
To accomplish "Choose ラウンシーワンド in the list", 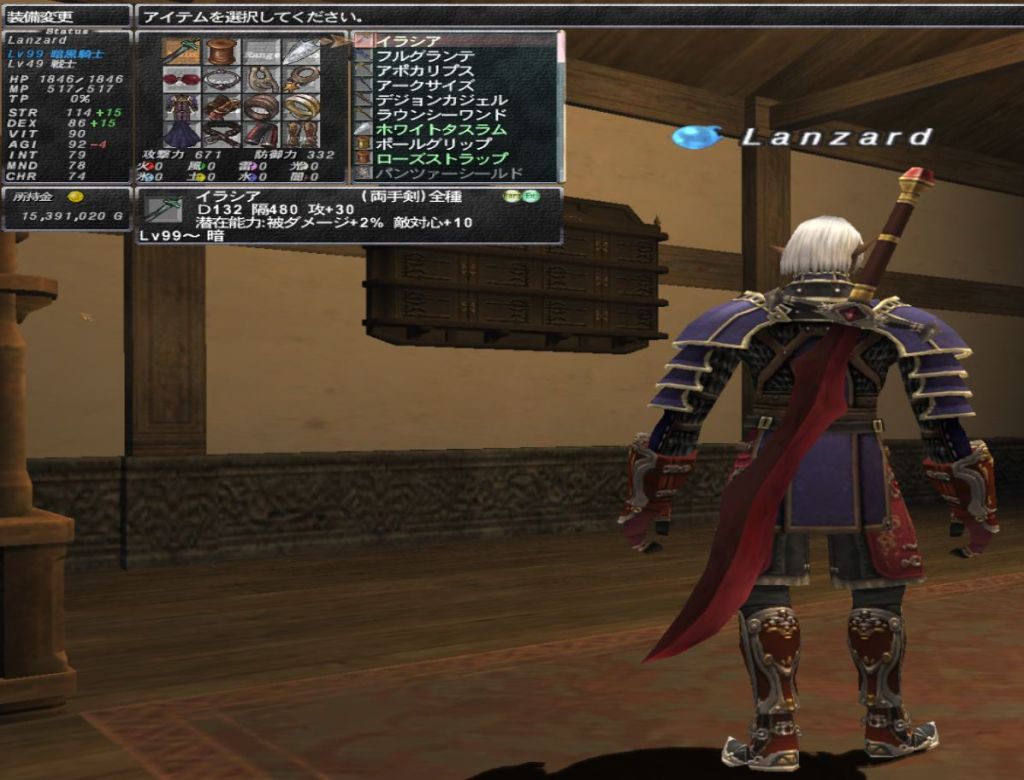I will (x=441, y=115).
